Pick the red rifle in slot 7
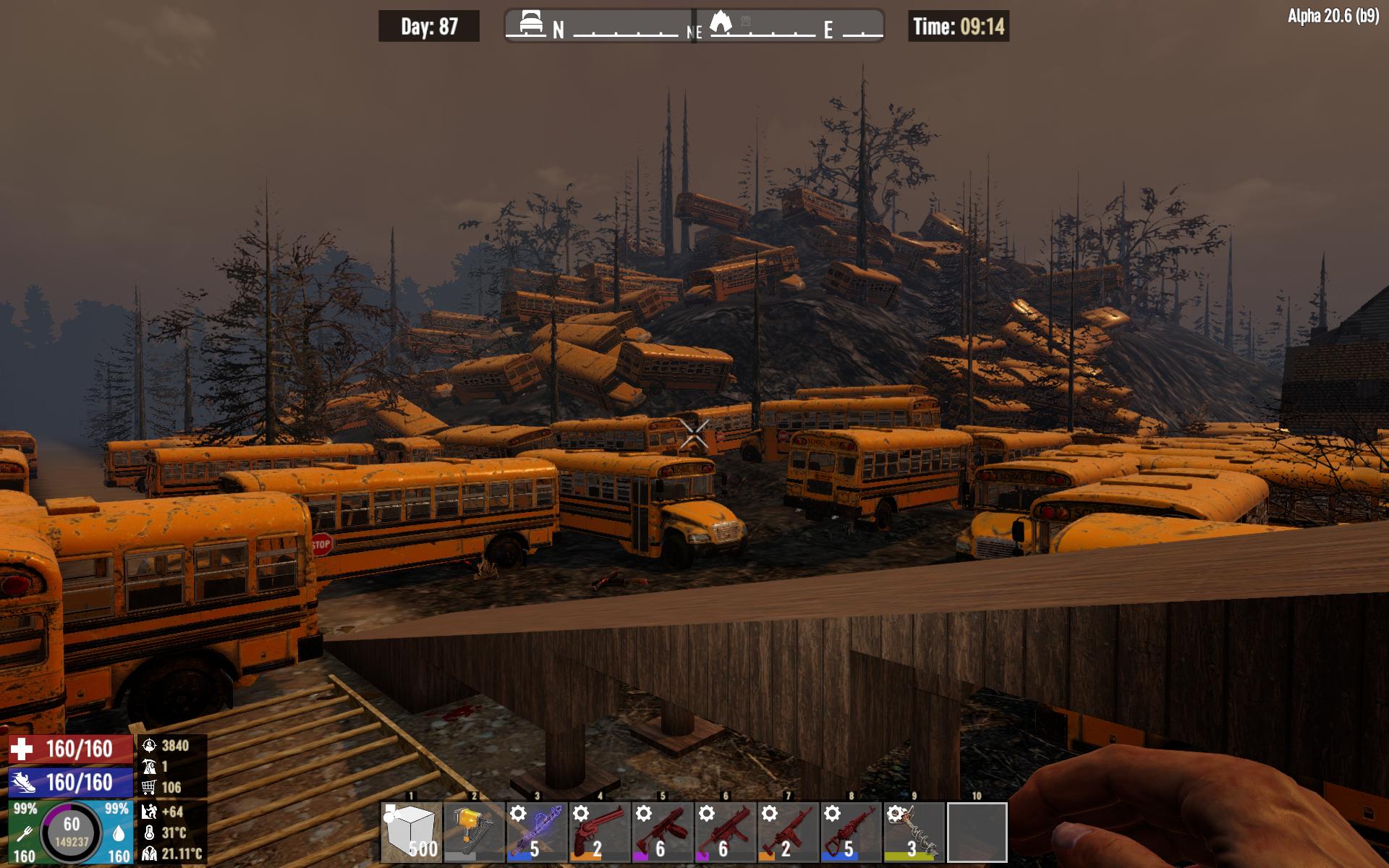Screen dimensions: 1389x868 [x=789, y=832]
